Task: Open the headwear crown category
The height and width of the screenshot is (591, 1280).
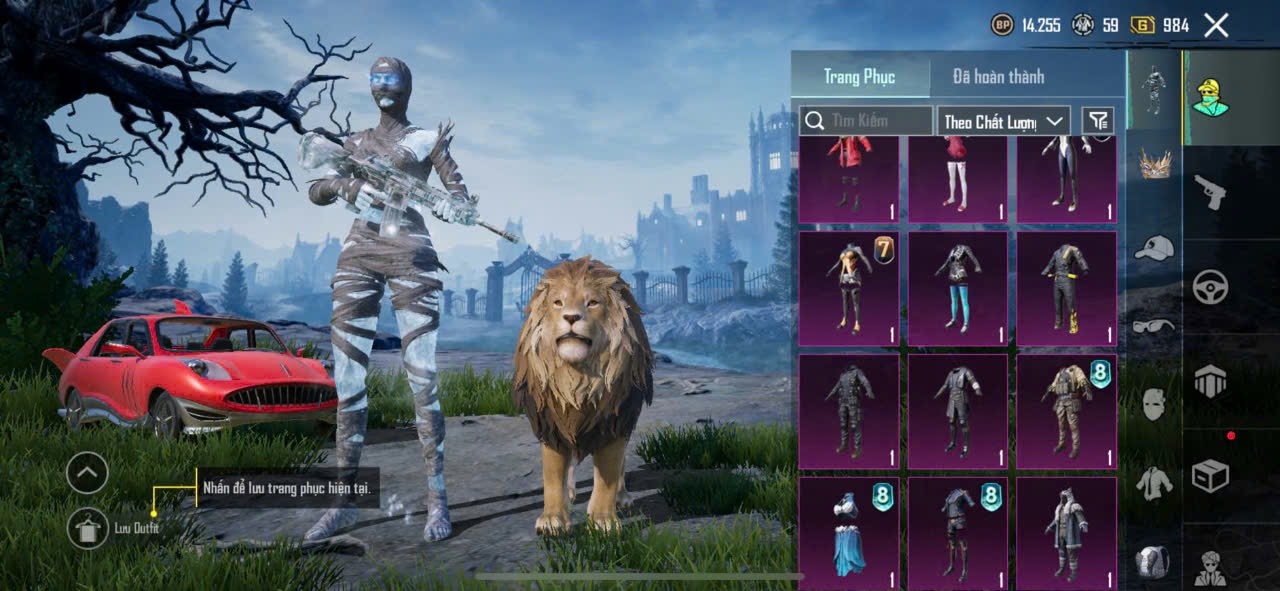Action: 1155,163
